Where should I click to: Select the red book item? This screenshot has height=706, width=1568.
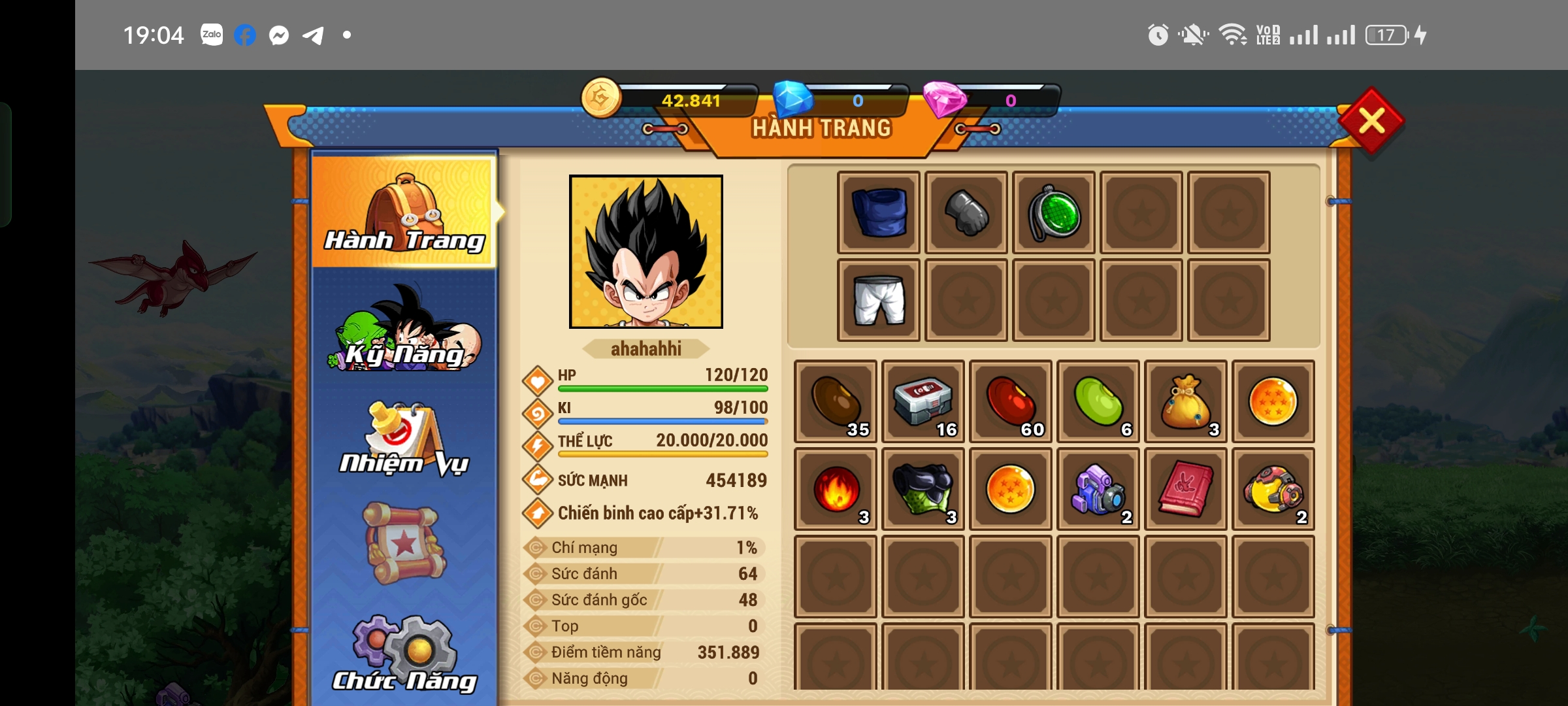[1186, 489]
